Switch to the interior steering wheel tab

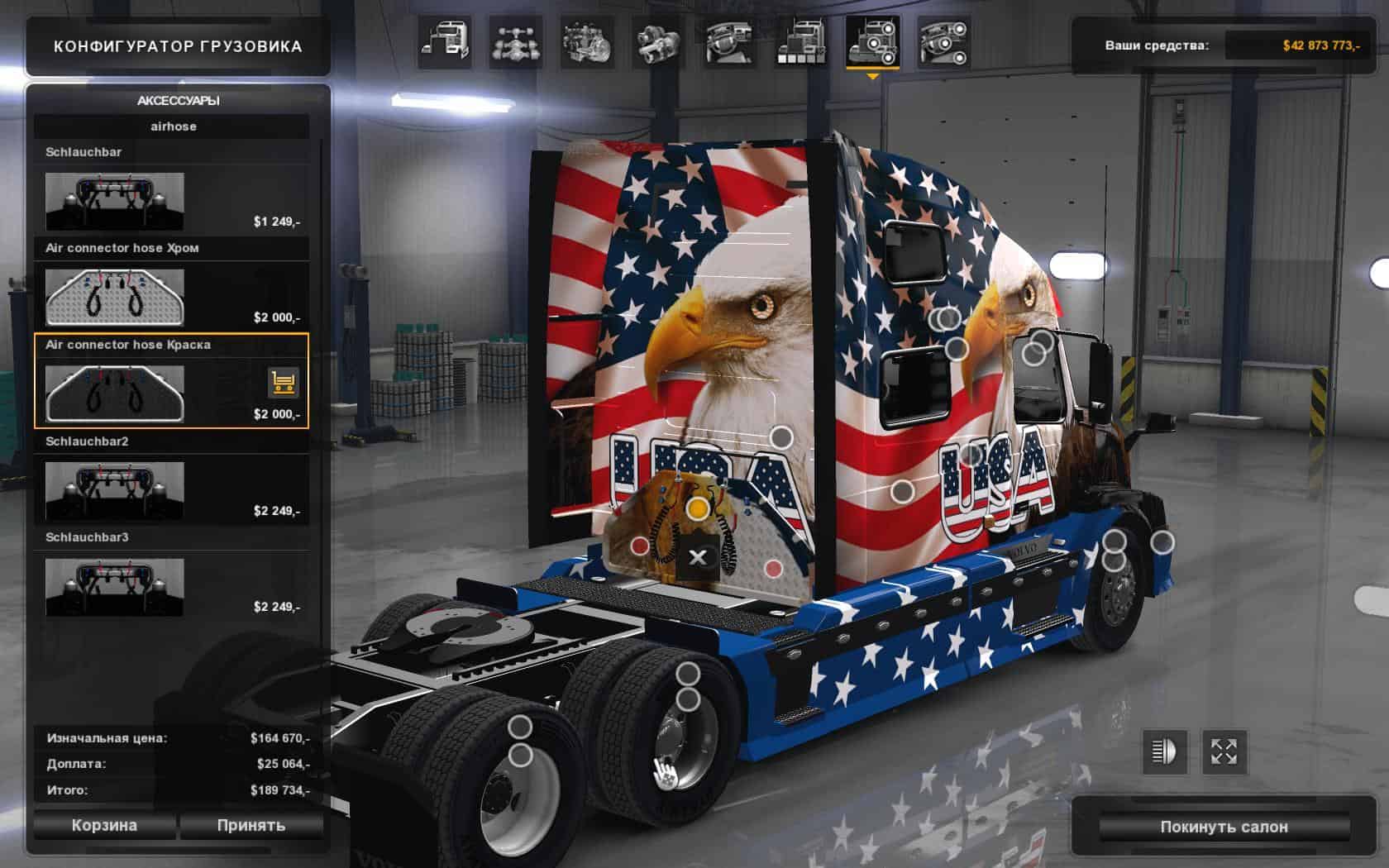[729, 43]
